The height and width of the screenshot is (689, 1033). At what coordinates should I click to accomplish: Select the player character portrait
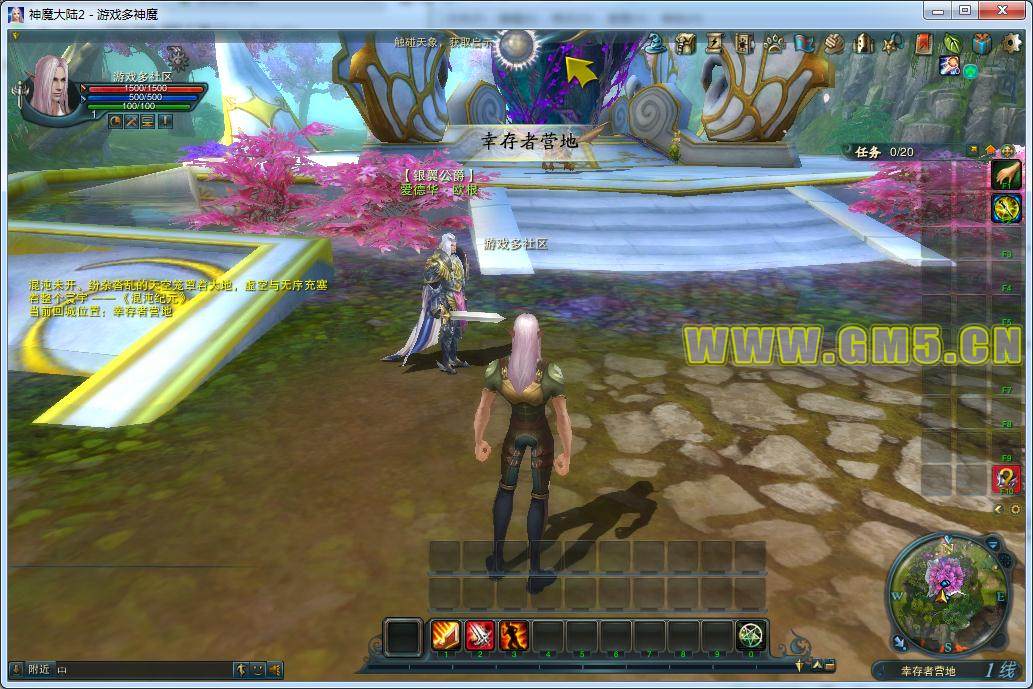click(x=52, y=84)
